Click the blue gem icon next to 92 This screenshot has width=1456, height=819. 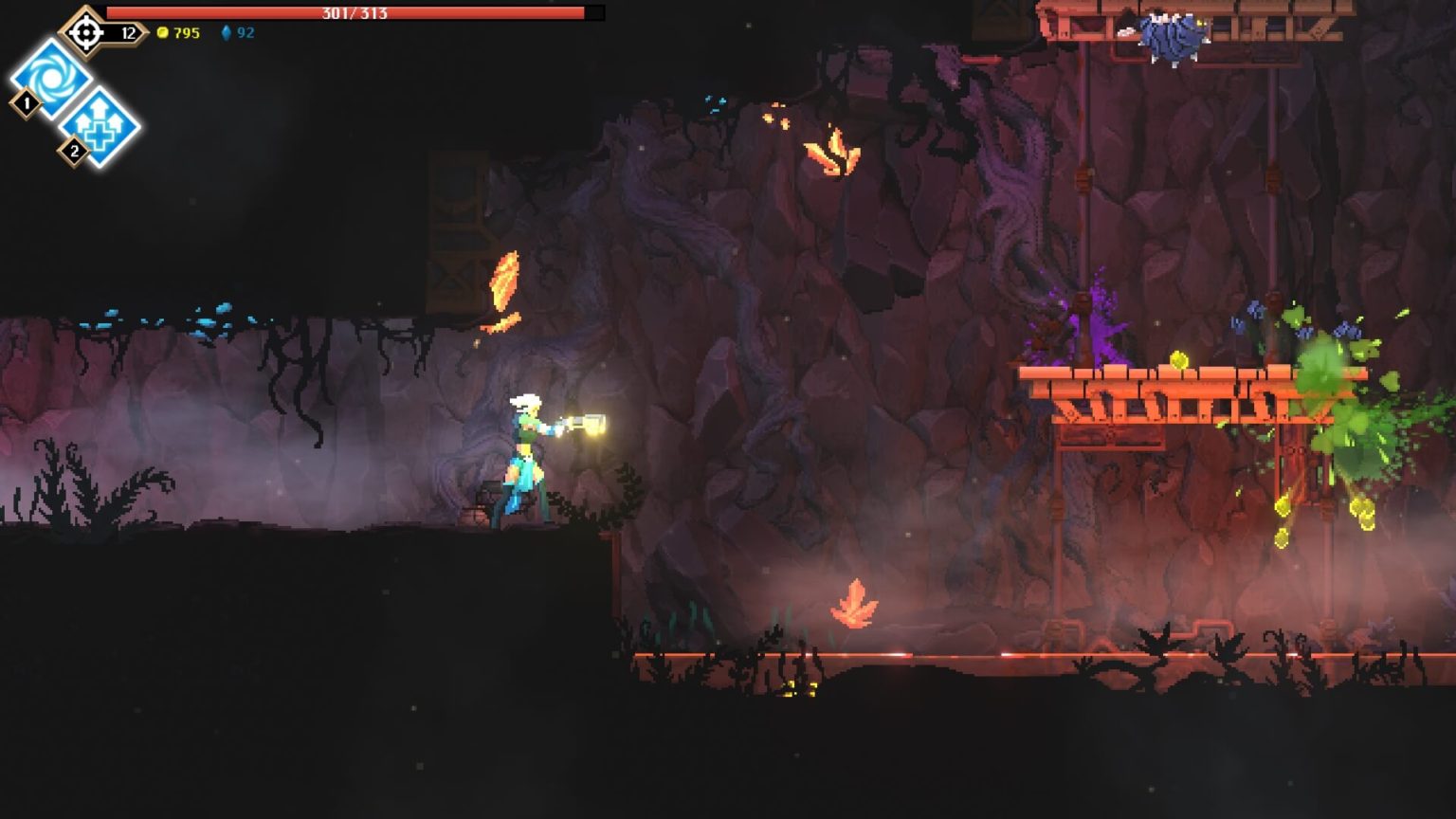coord(224,31)
